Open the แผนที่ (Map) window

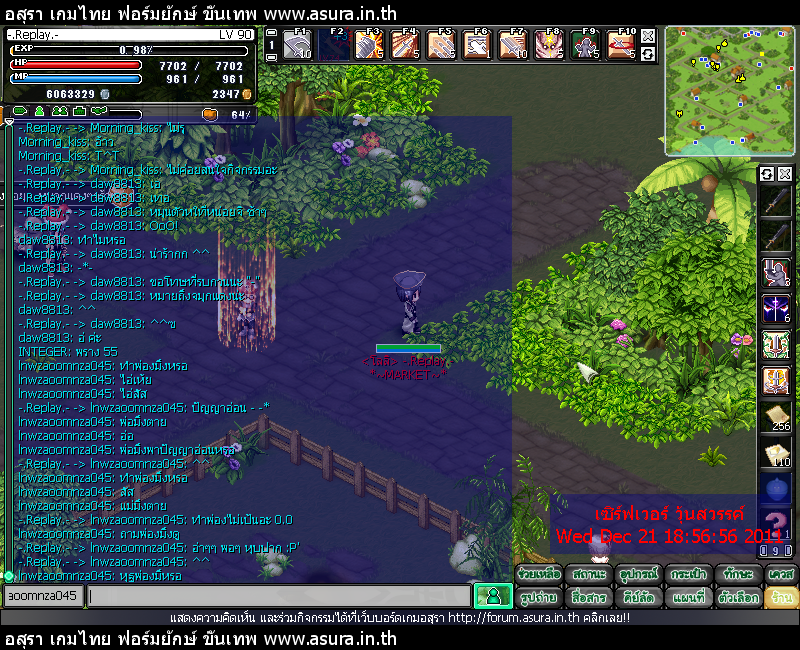[x=688, y=597]
